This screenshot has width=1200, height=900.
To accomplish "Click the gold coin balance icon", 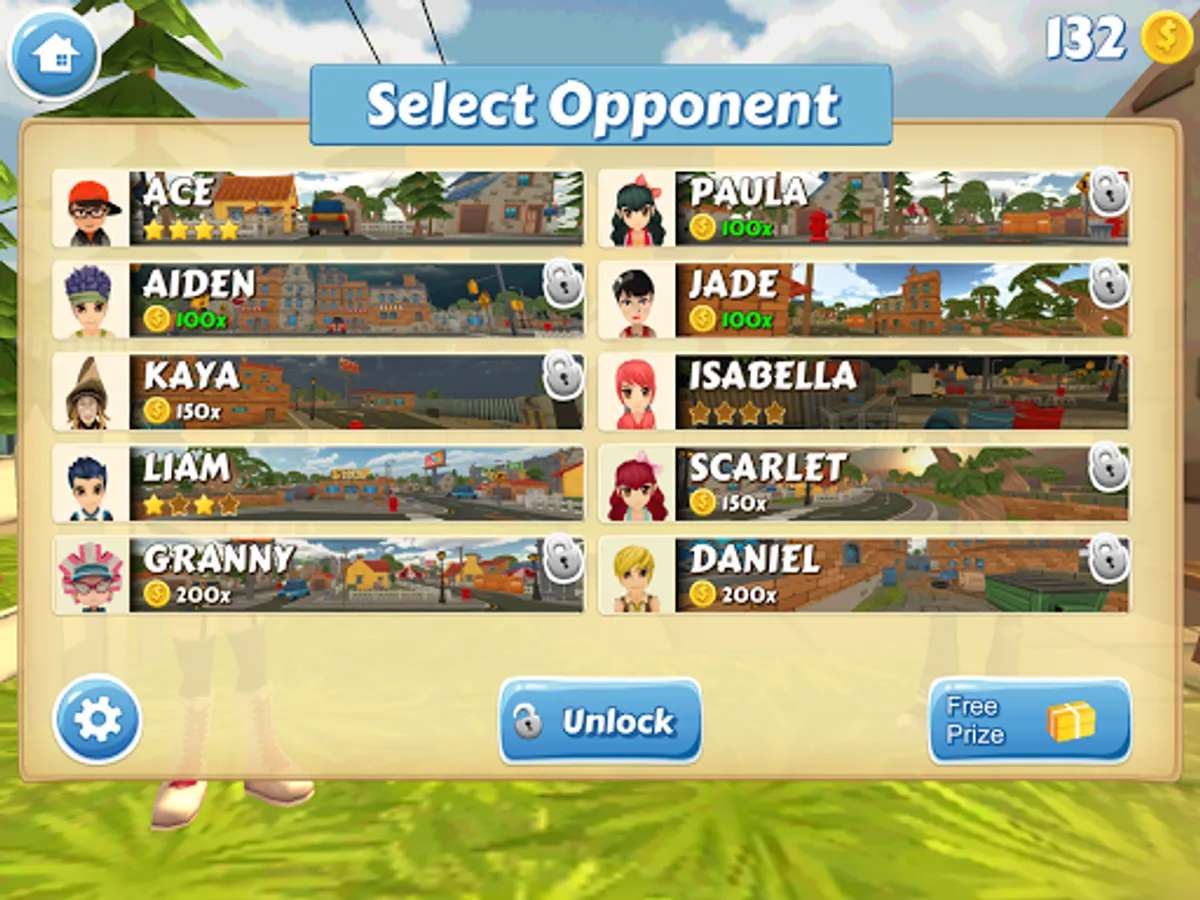I will coord(1166,38).
